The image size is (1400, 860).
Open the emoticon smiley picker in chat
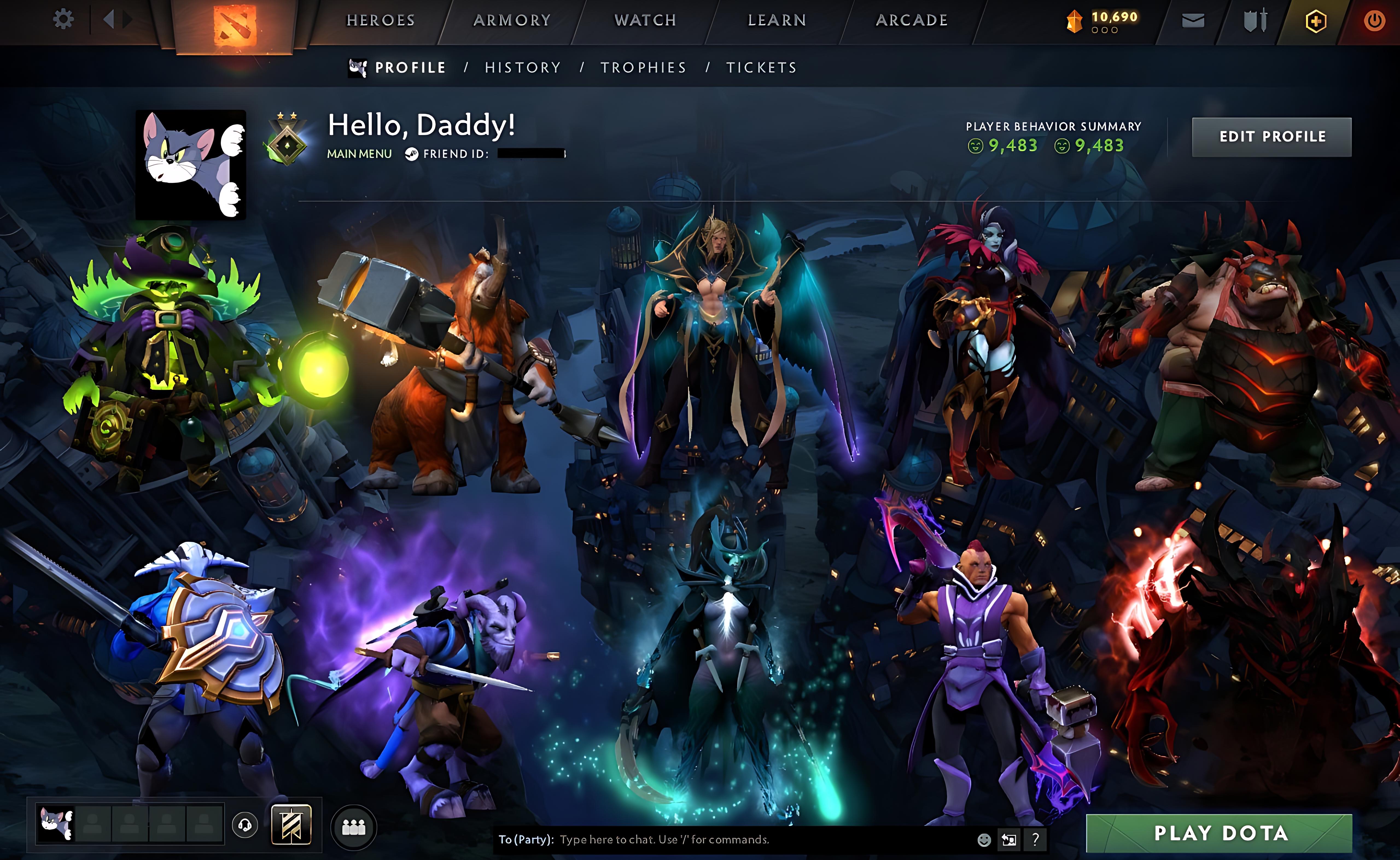pyautogui.click(x=984, y=839)
